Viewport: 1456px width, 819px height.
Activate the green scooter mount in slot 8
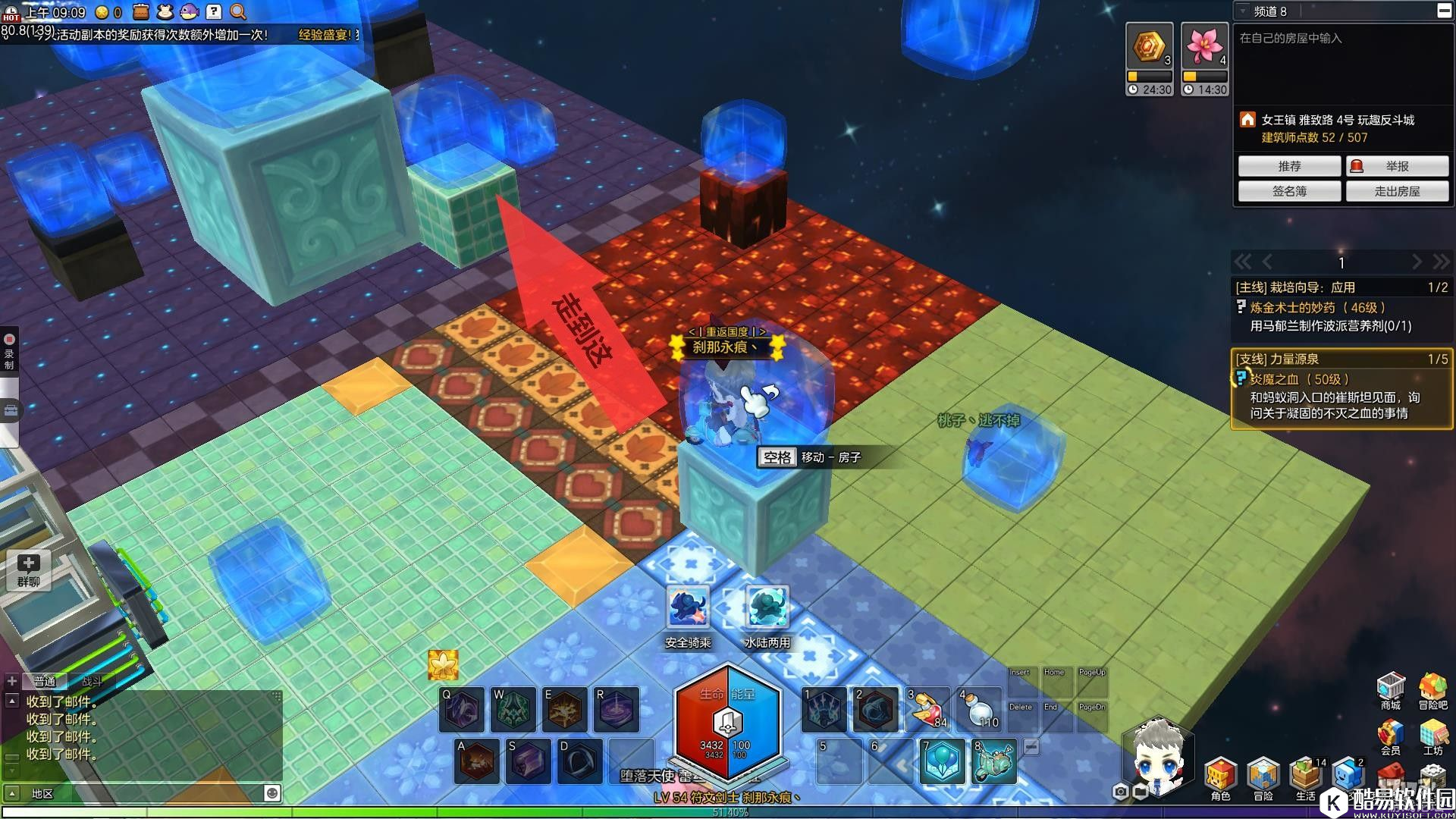[994, 761]
